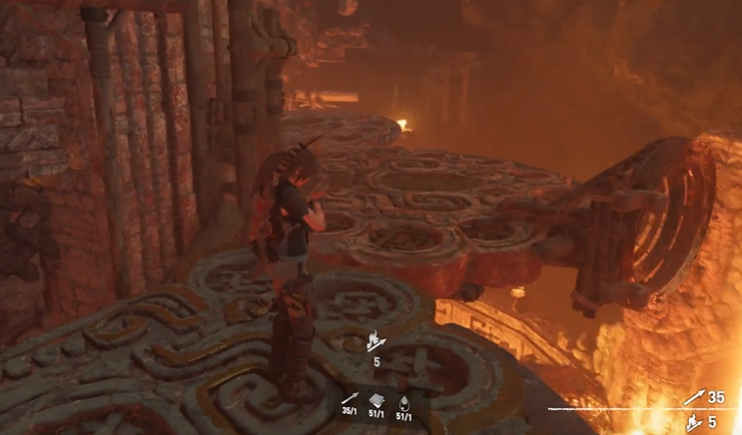Select the fire arrow ammo icon
Image resolution: width=742 pixels, height=435 pixels.
694,421
